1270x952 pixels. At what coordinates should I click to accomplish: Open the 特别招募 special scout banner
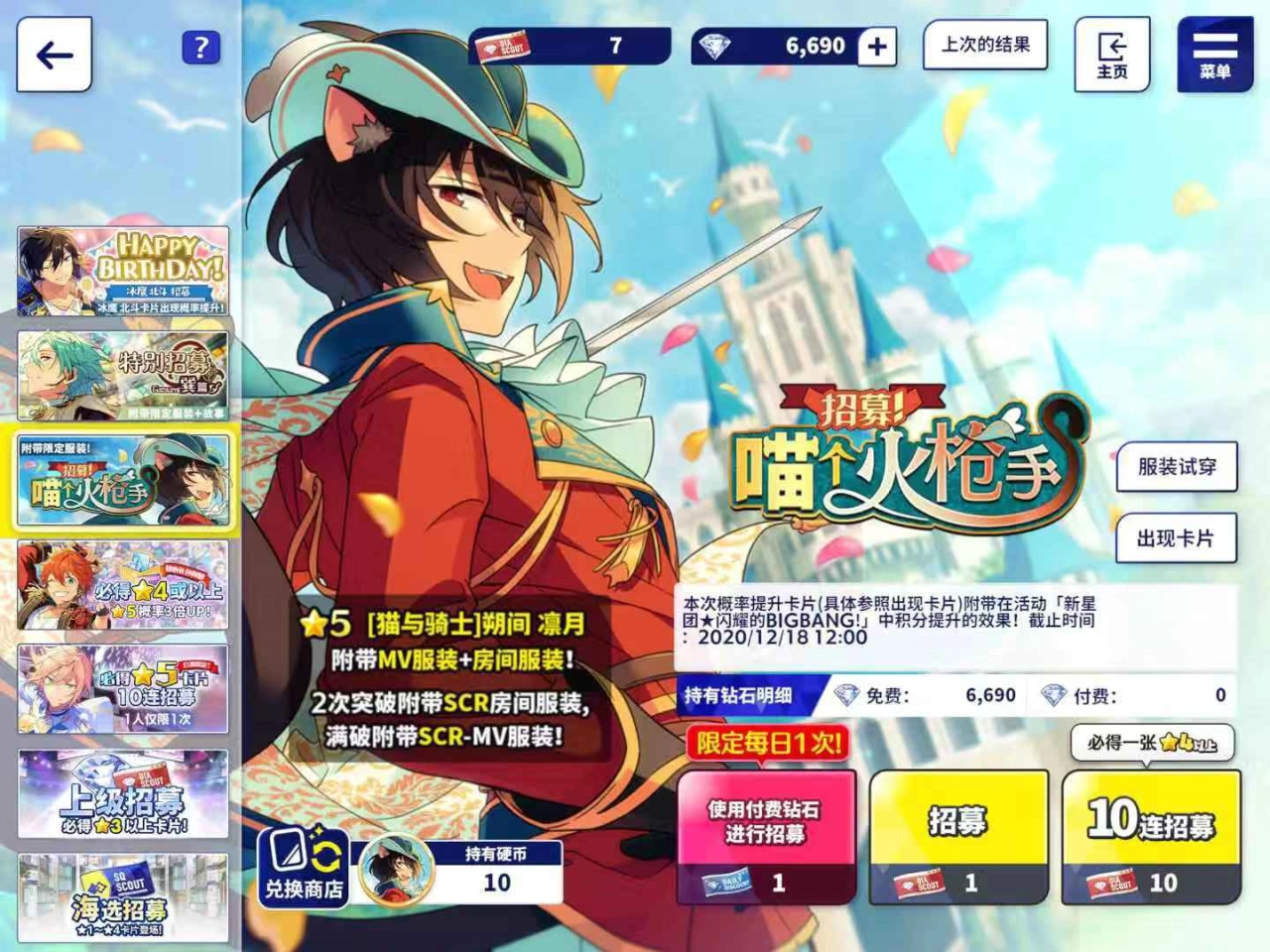pos(126,374)
